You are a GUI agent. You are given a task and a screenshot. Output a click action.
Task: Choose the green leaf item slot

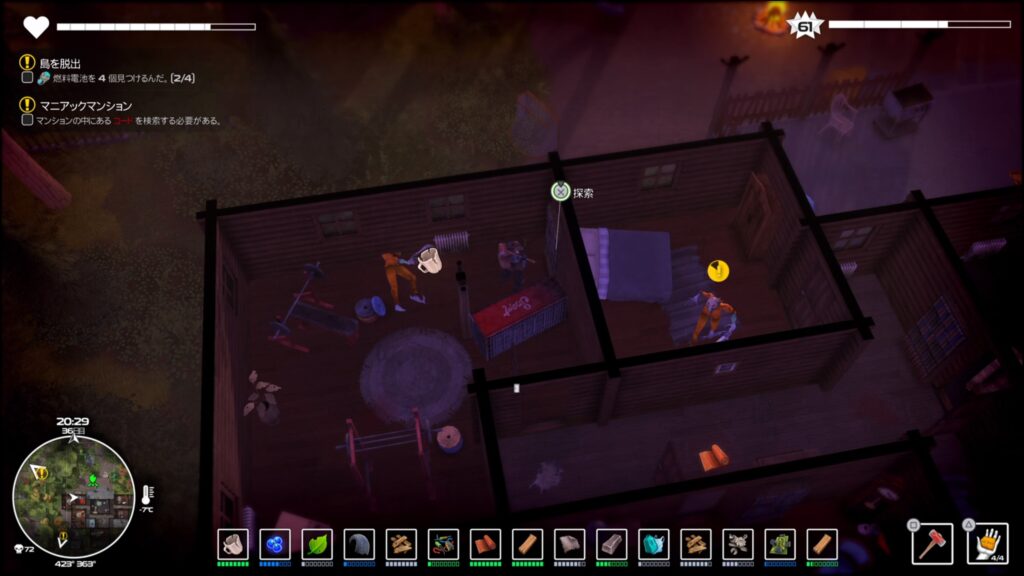click(316, 544)
